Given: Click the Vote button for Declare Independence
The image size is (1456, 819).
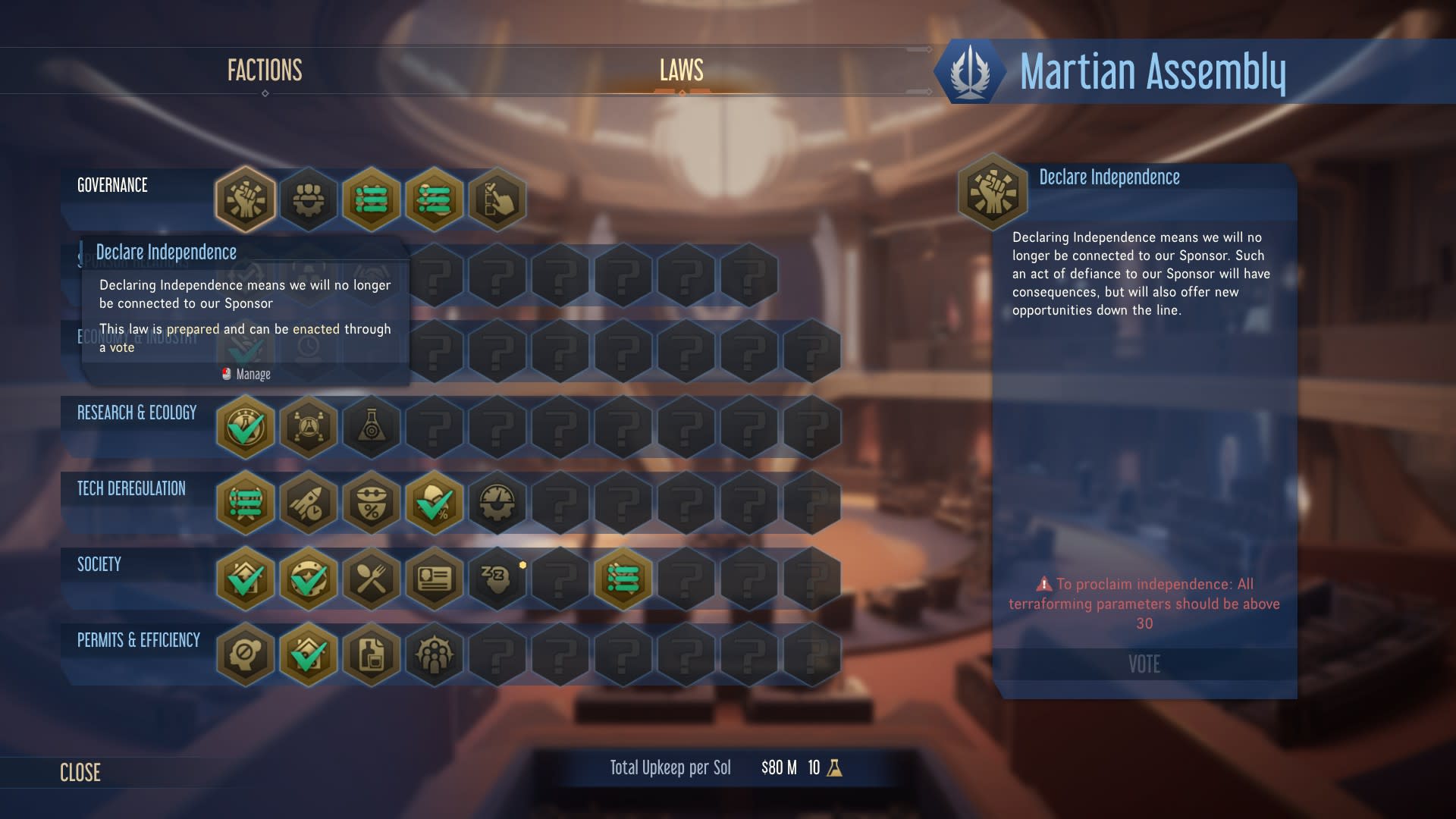Looking at the screenshot, I should (1144, 664).
